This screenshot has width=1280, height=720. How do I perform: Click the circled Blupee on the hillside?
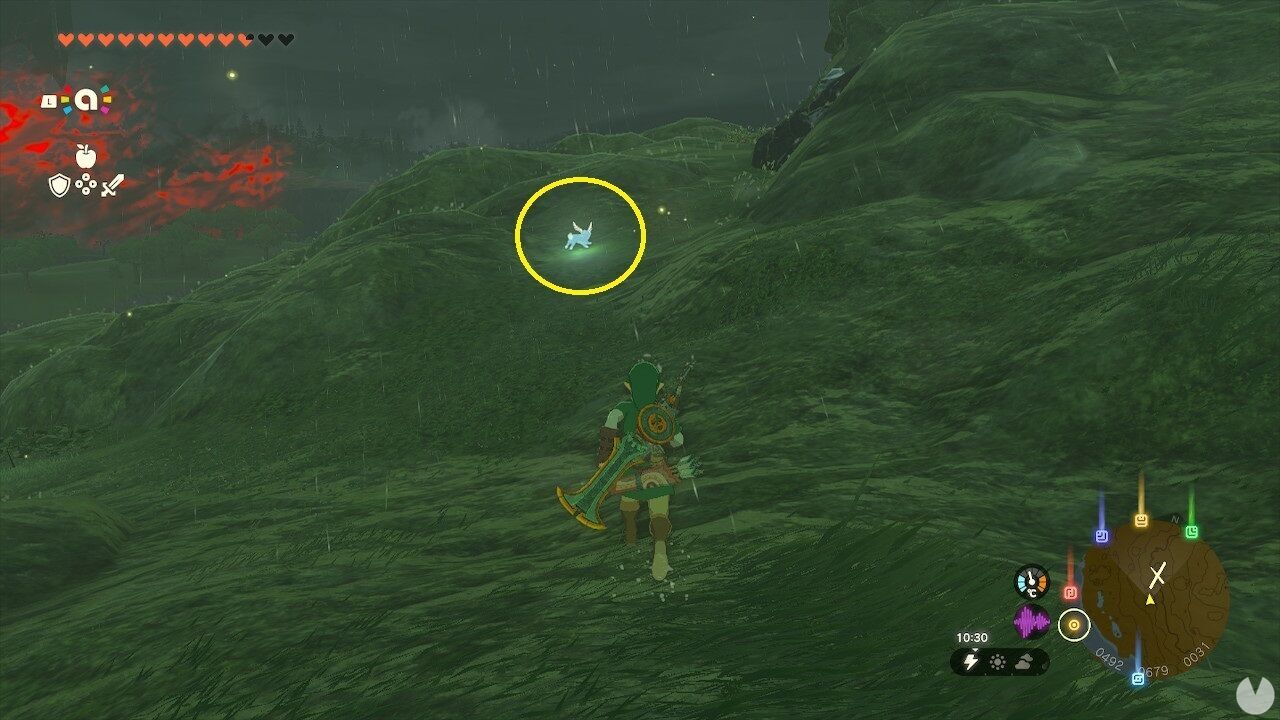(578, 234)
